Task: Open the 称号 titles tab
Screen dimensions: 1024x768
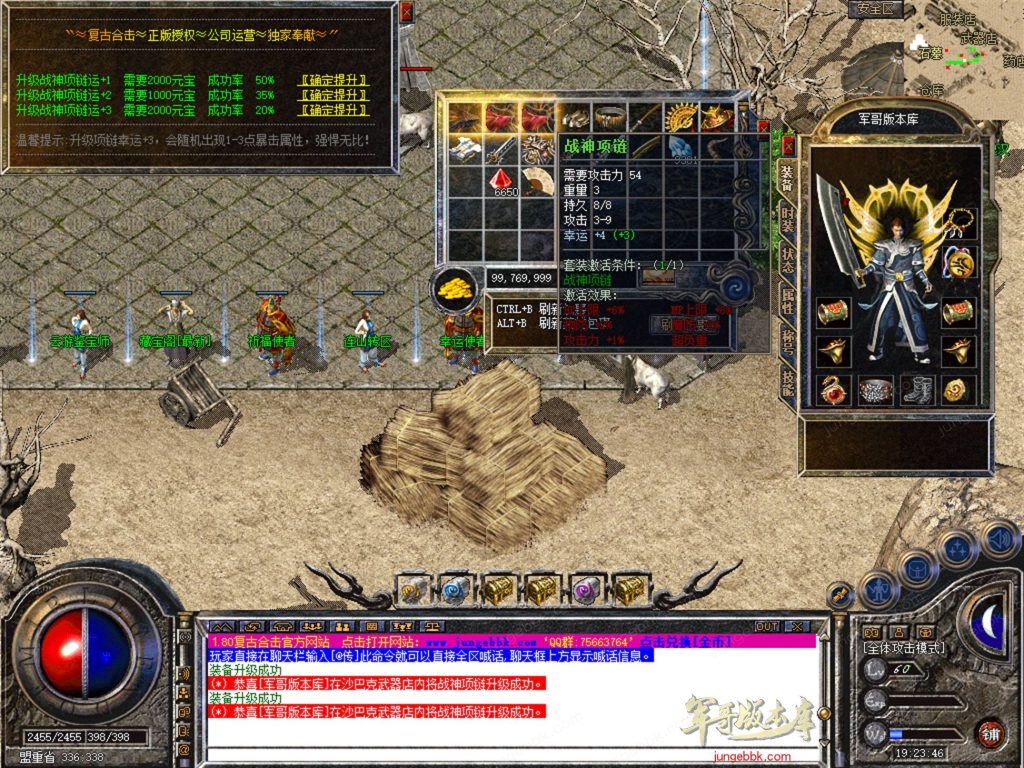Action: point(787,340)
